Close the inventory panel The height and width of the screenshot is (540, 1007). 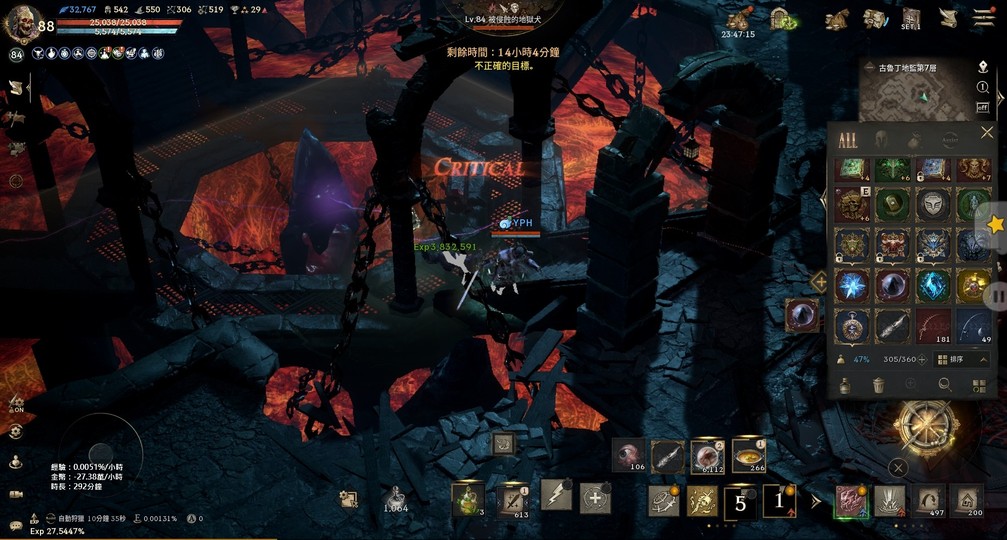coord(987,133)
